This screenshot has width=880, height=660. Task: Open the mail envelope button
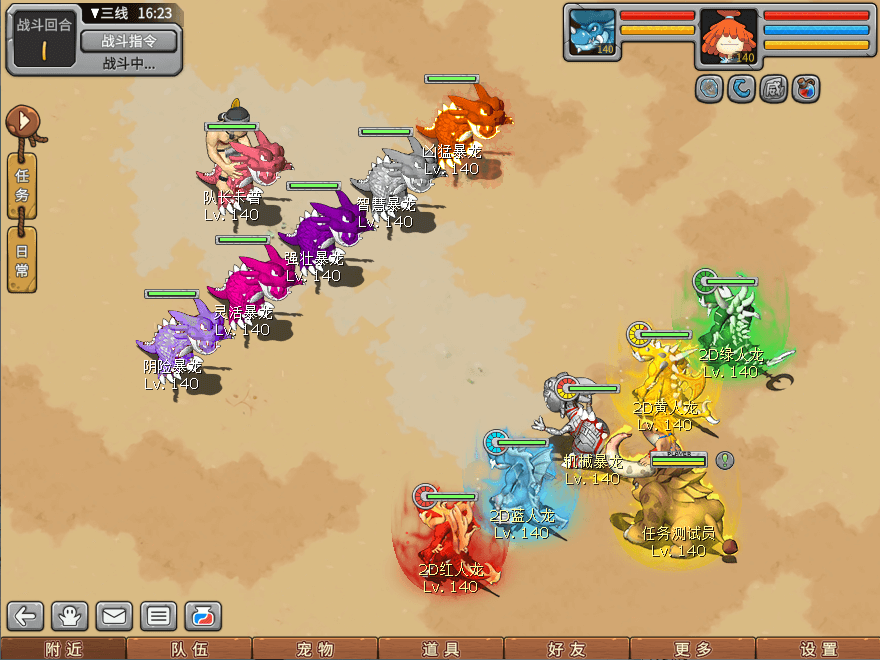coord(114,616)
